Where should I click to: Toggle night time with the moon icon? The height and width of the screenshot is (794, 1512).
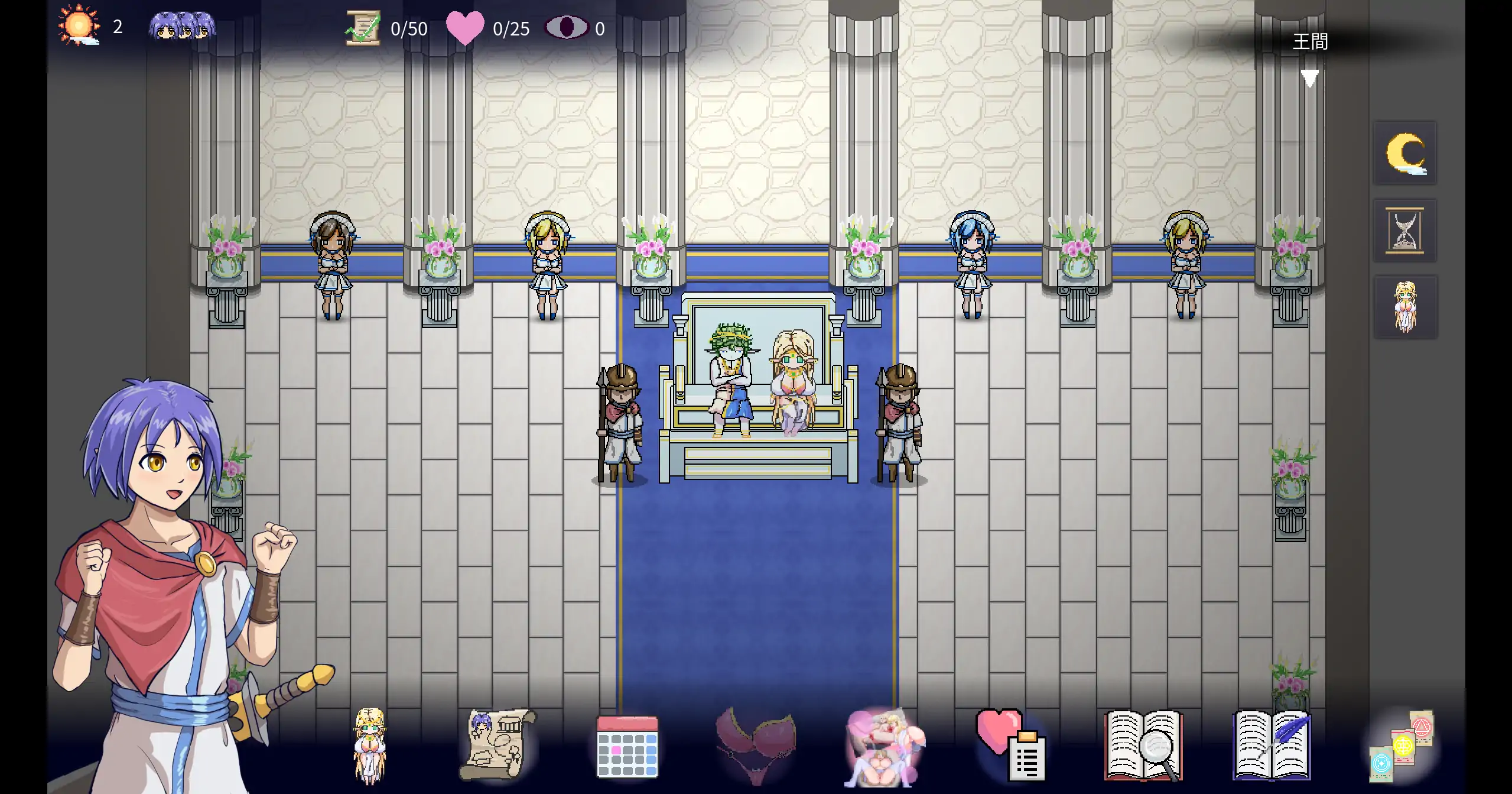pos(1404,153)
